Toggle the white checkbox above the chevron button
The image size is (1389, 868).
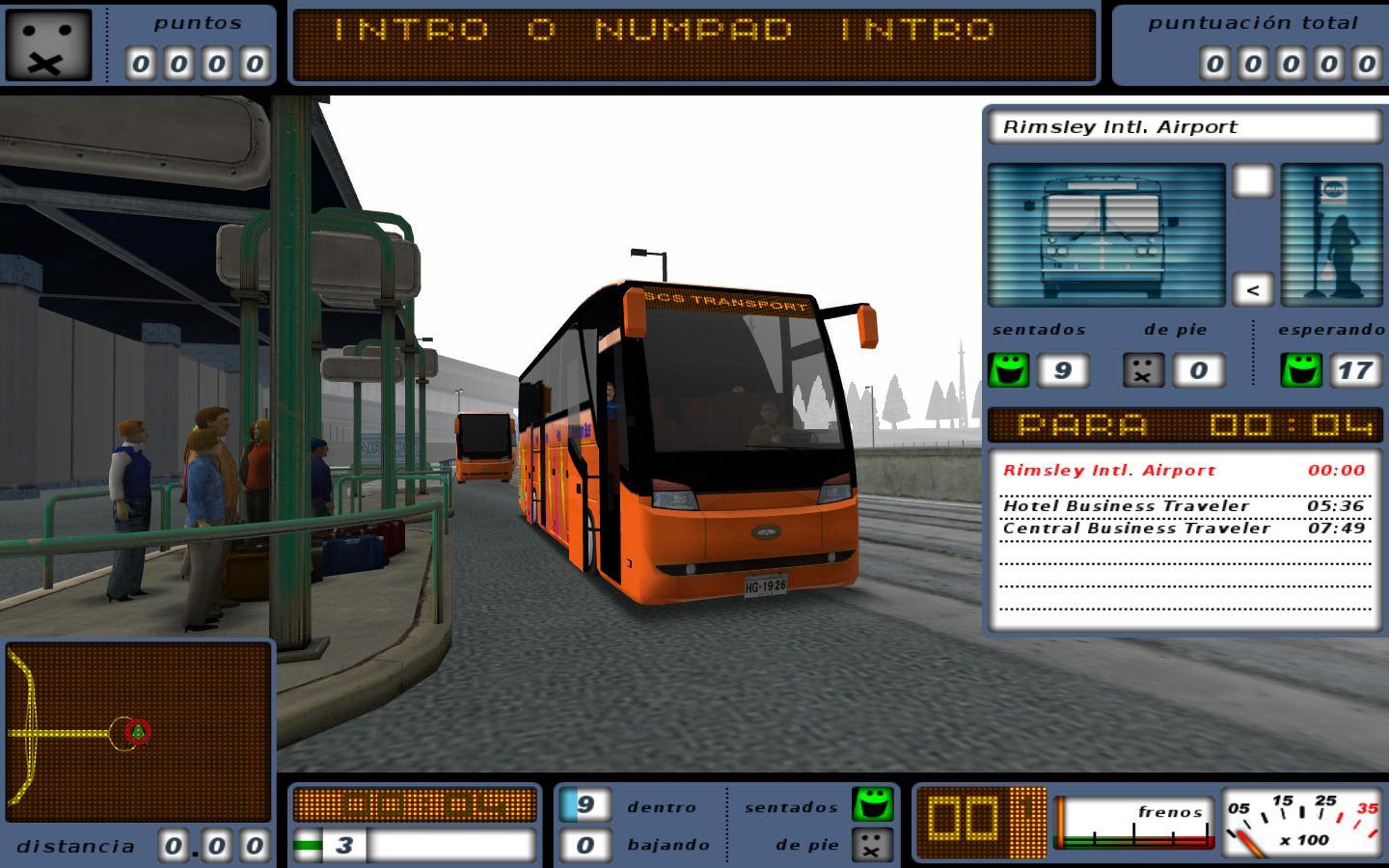(x=1251, y=178)
